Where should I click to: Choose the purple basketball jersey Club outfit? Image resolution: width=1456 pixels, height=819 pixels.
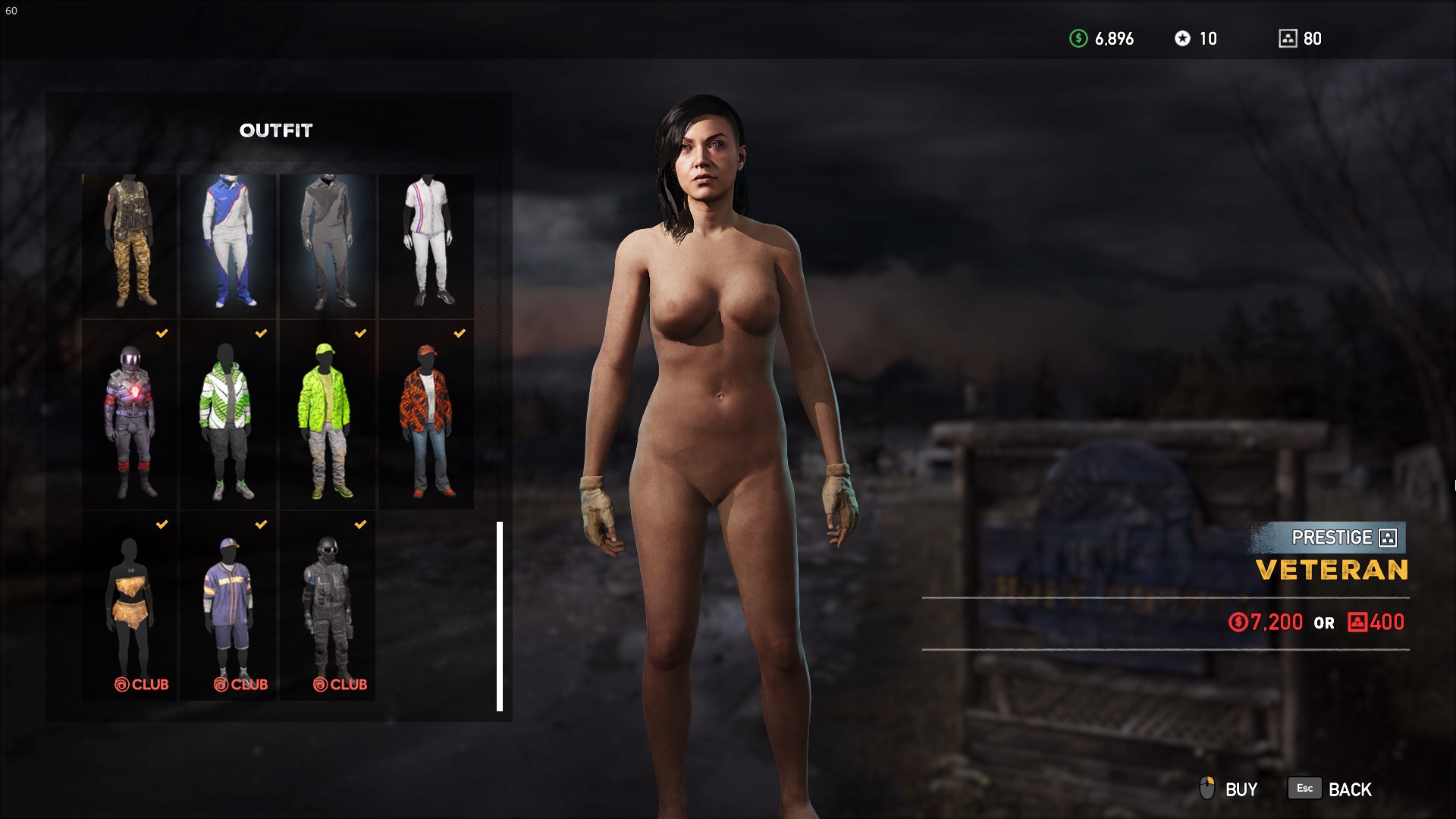coord(228,606)
